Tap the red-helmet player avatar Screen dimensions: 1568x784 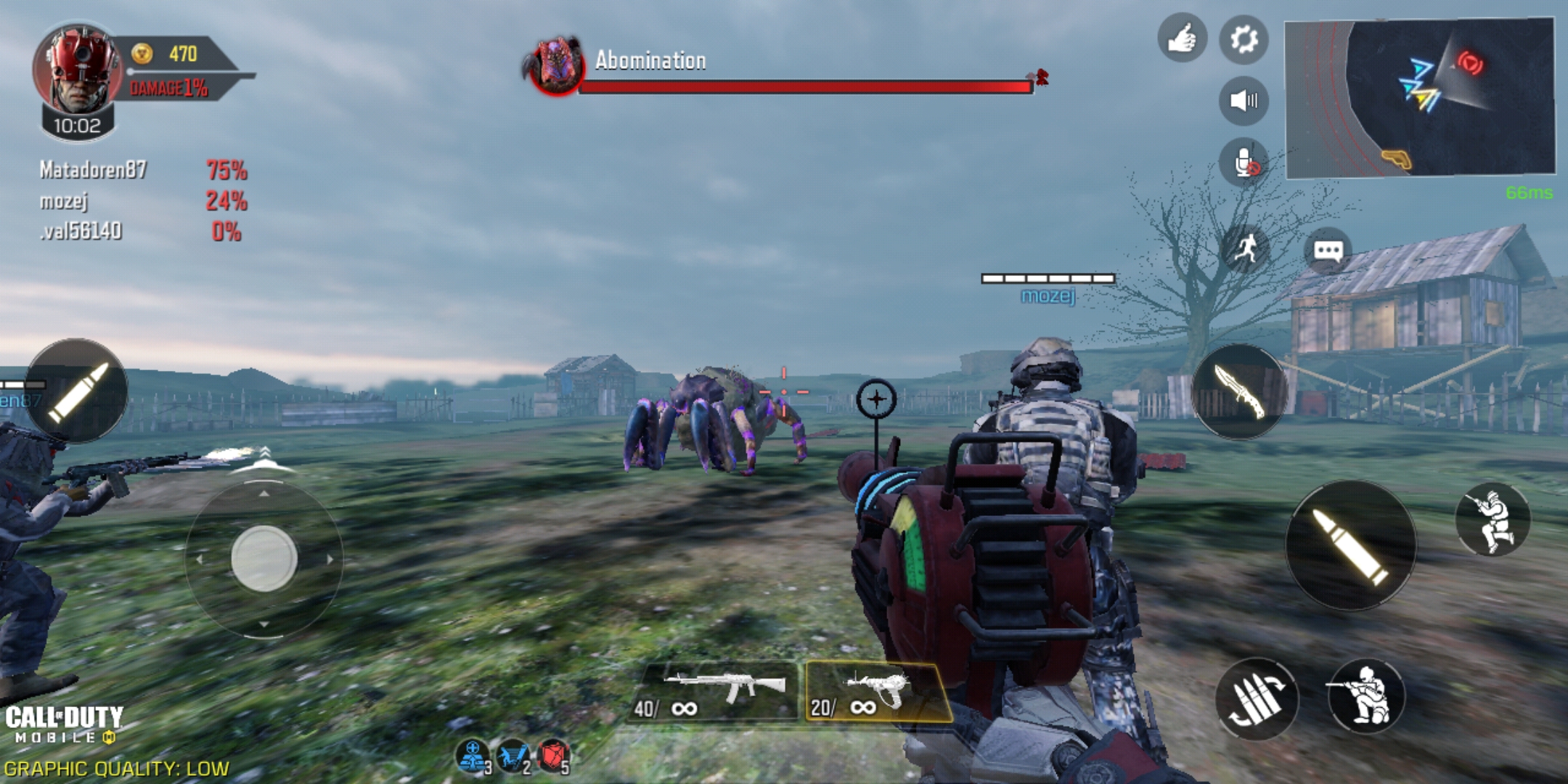(77, 69)
